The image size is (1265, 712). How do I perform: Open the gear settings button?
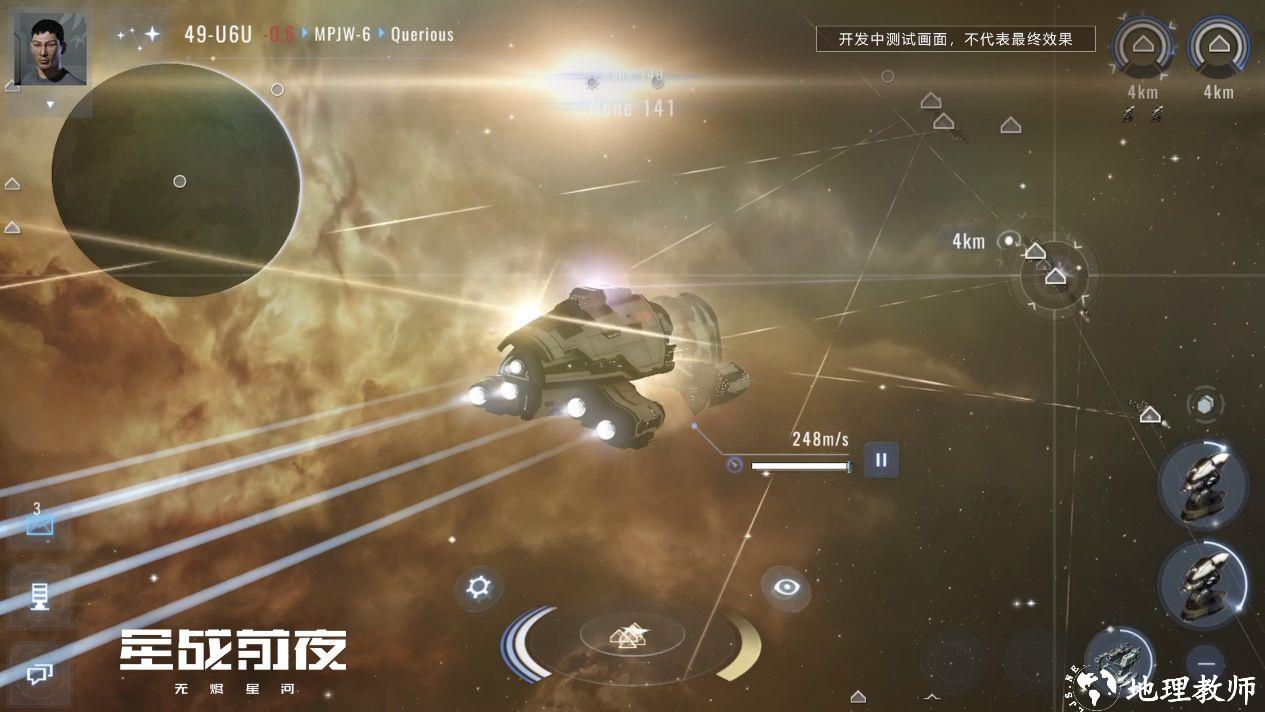[x=479, y=587]
